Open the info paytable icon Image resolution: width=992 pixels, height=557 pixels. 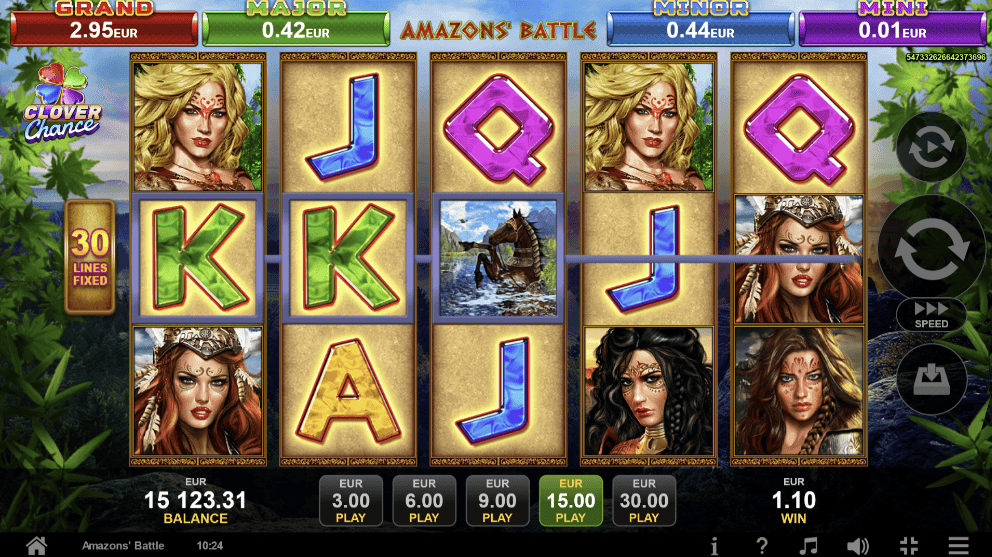coord(714,546)
